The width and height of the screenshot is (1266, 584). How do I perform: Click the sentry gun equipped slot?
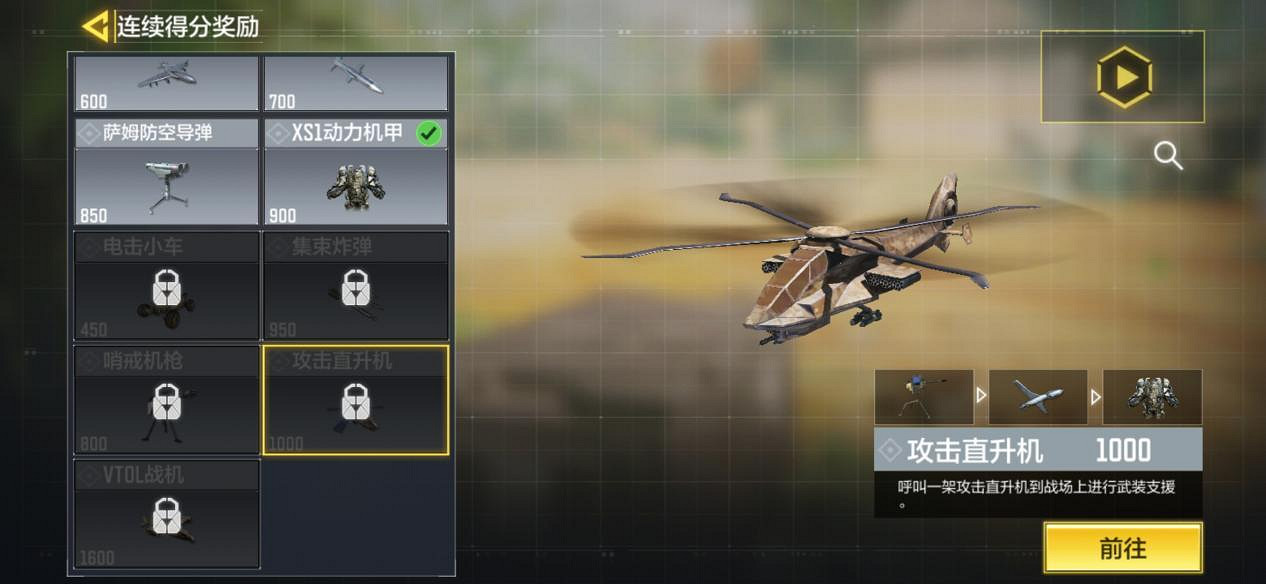[x=924, y=397]
